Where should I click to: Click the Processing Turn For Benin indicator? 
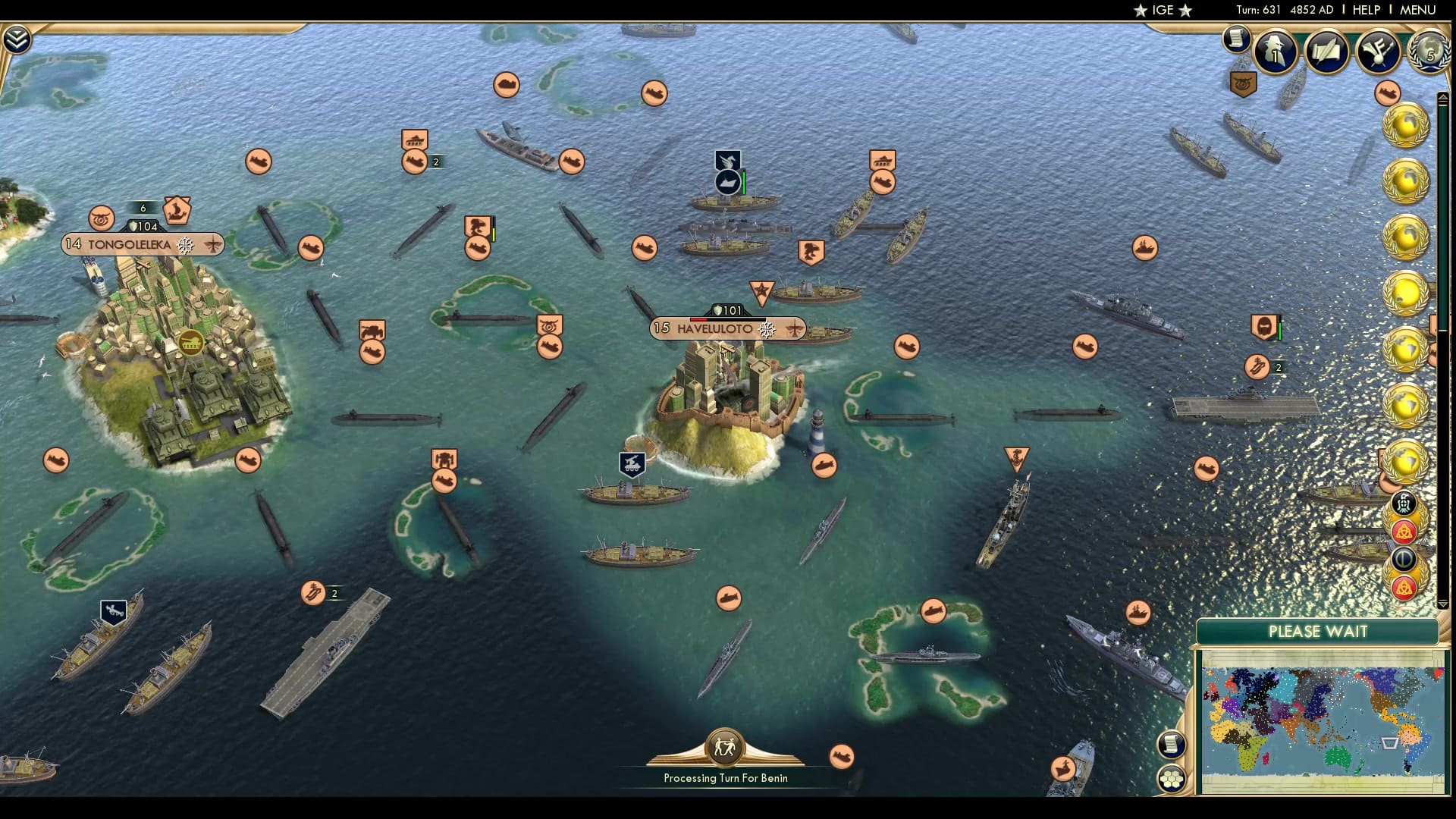click(x=726, y=777)
